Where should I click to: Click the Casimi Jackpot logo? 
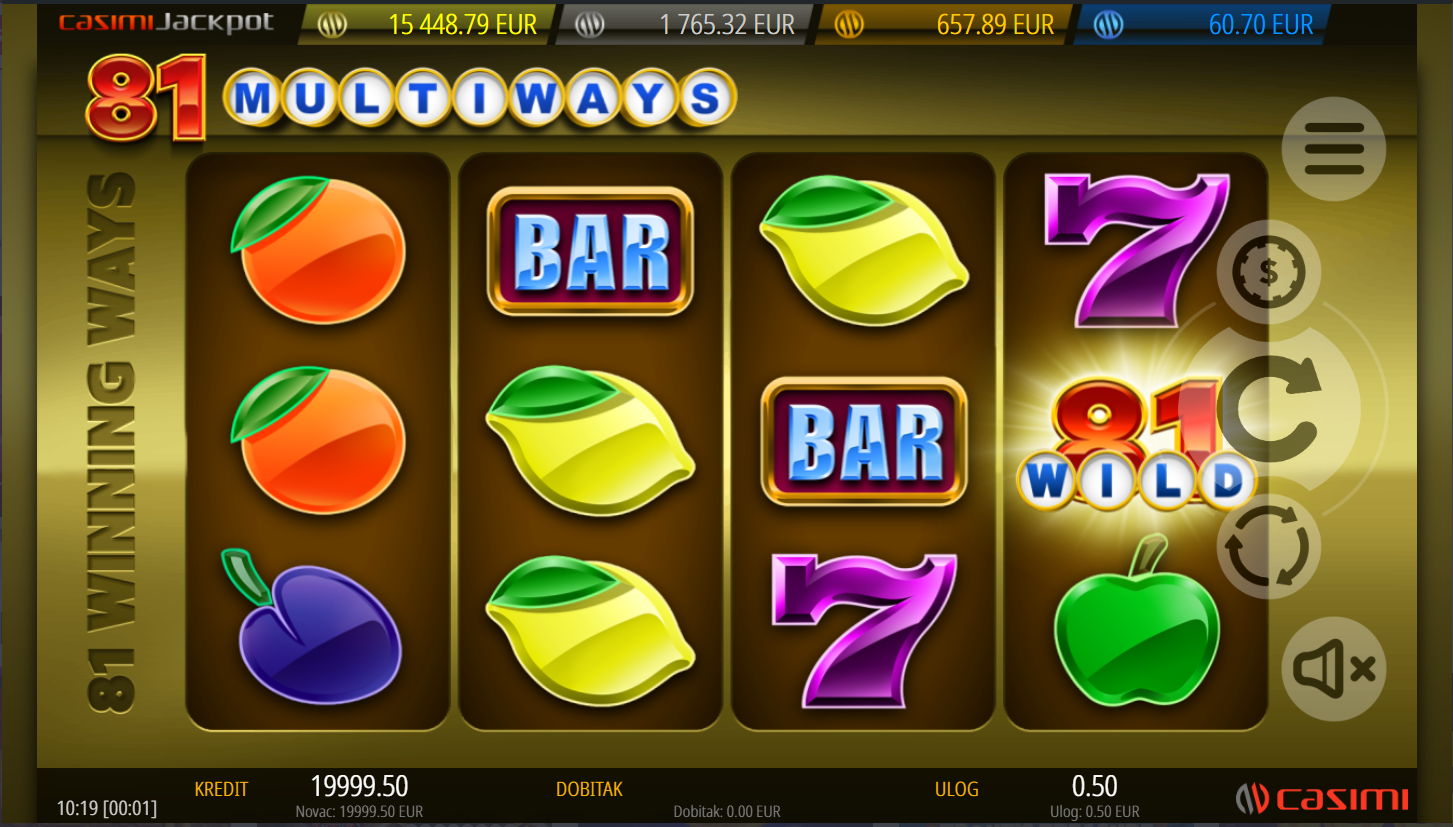(166, 23)
